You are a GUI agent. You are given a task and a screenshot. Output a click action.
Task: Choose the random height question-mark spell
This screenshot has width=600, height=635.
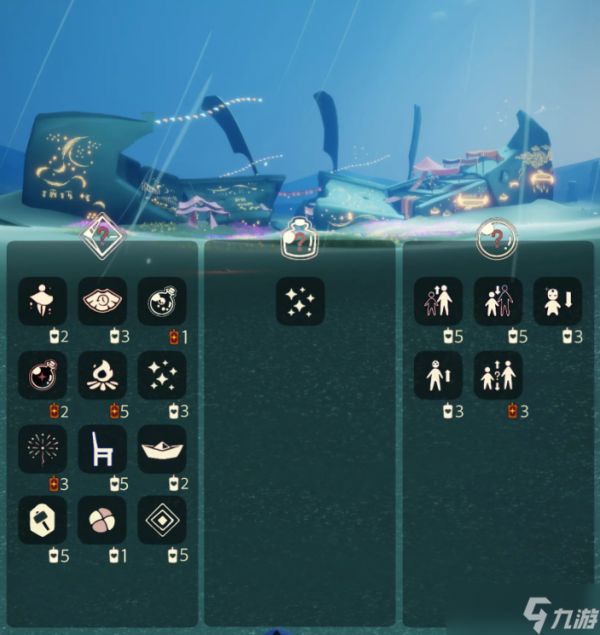coord(498,375)
